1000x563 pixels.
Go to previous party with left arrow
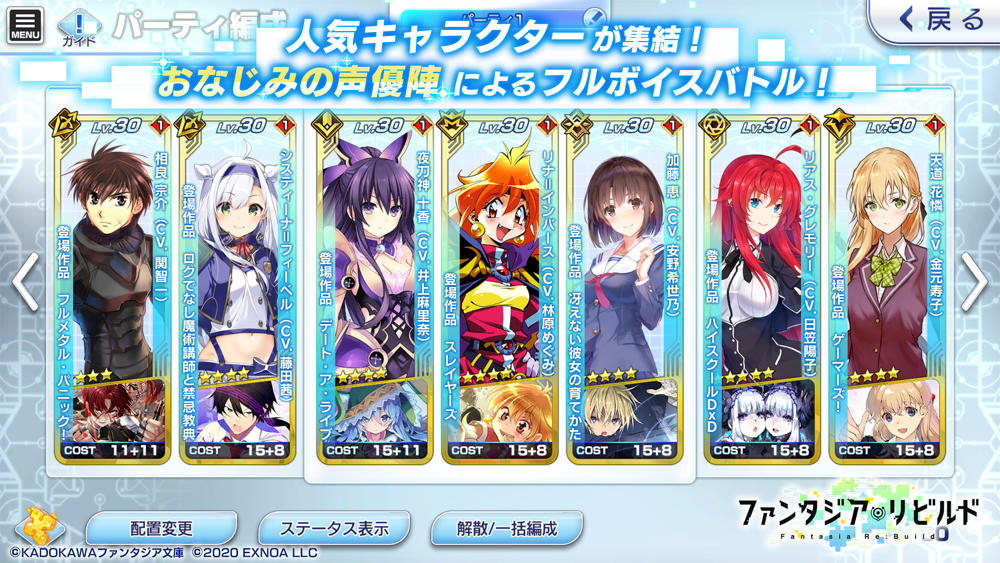point(26,281)
